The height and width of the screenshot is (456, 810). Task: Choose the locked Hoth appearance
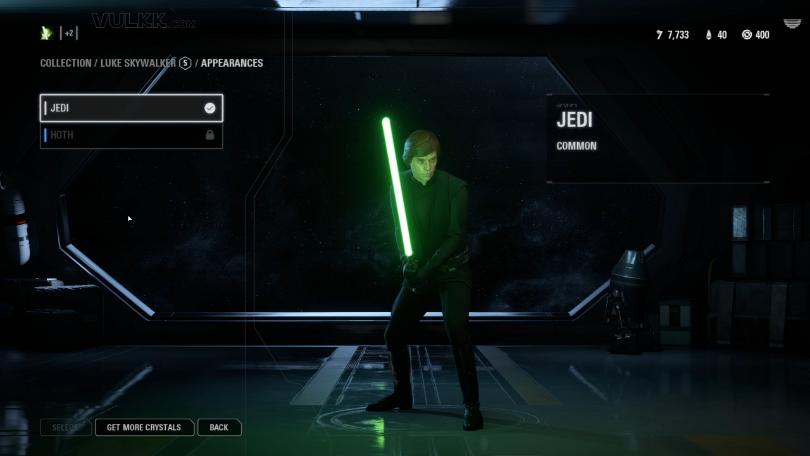pyautogui.click(x=131, y=135)
